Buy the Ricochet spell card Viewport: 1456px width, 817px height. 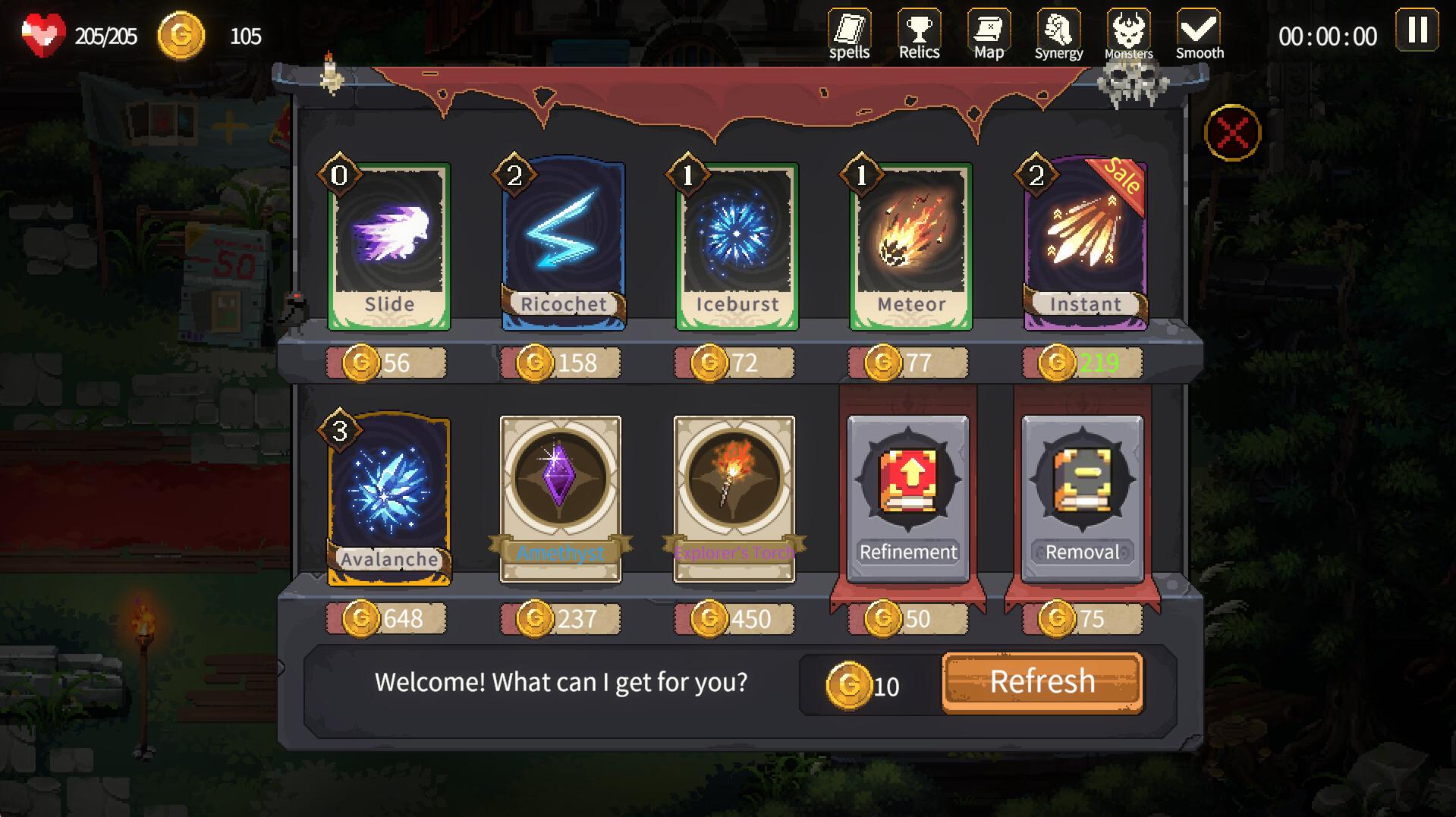click(x=563, y=243)
